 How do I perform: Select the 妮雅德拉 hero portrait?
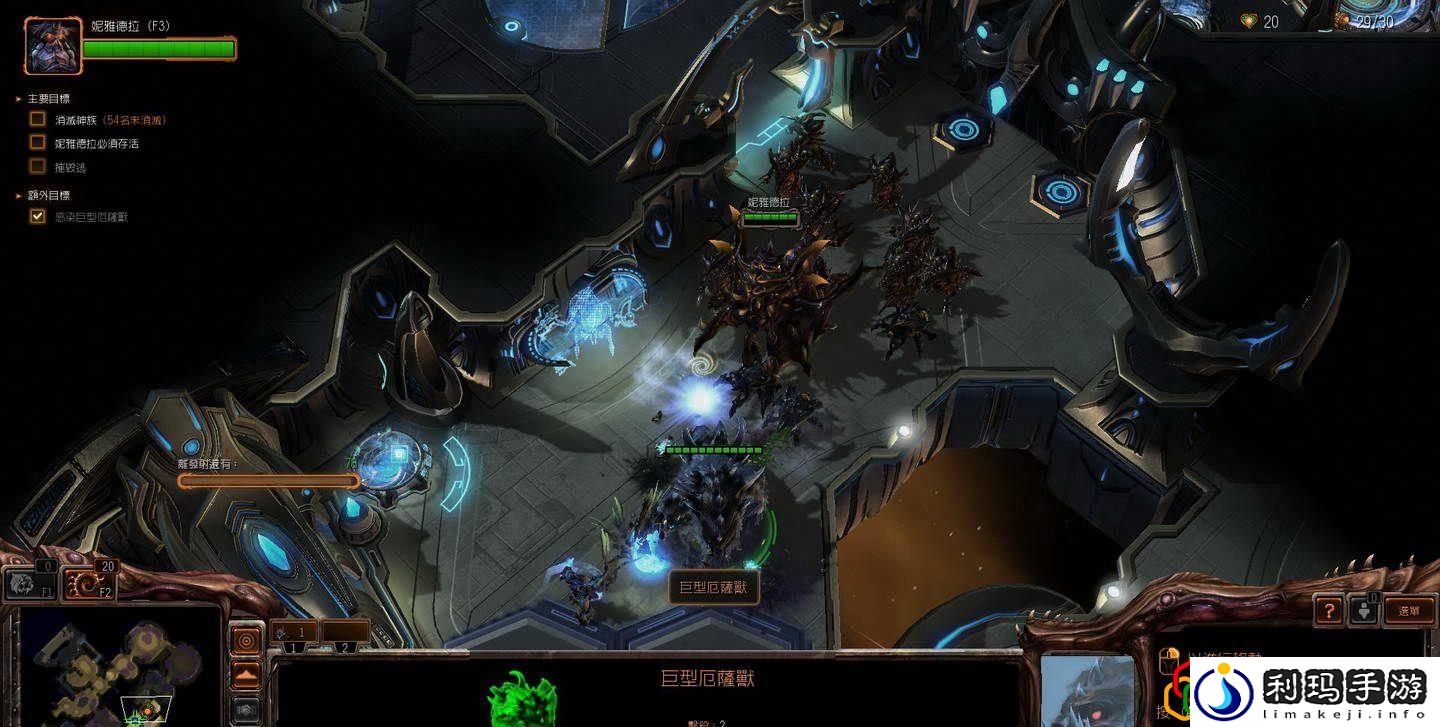pyautogui.click(x=54, y=47)
